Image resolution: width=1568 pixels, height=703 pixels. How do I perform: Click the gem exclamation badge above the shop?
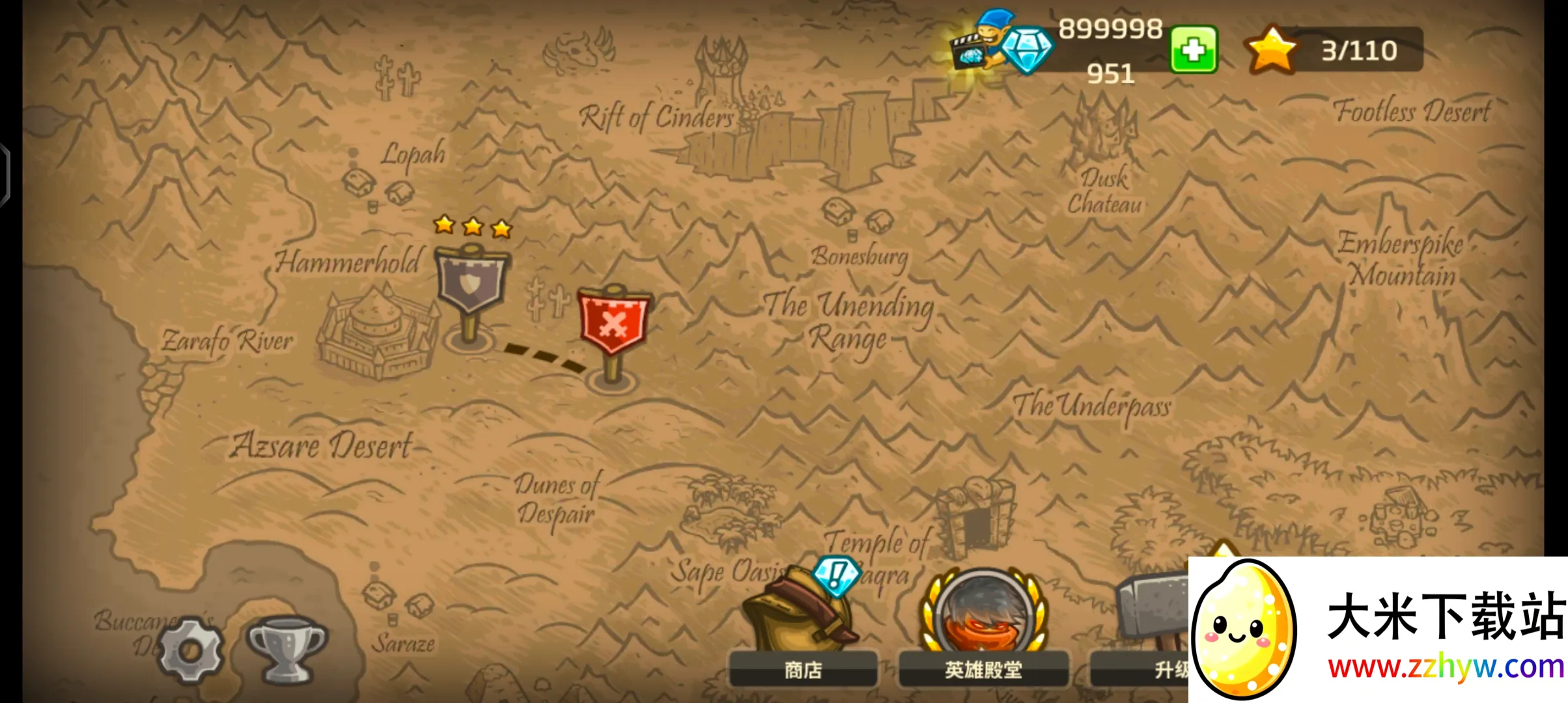click(x=835, y=574)
